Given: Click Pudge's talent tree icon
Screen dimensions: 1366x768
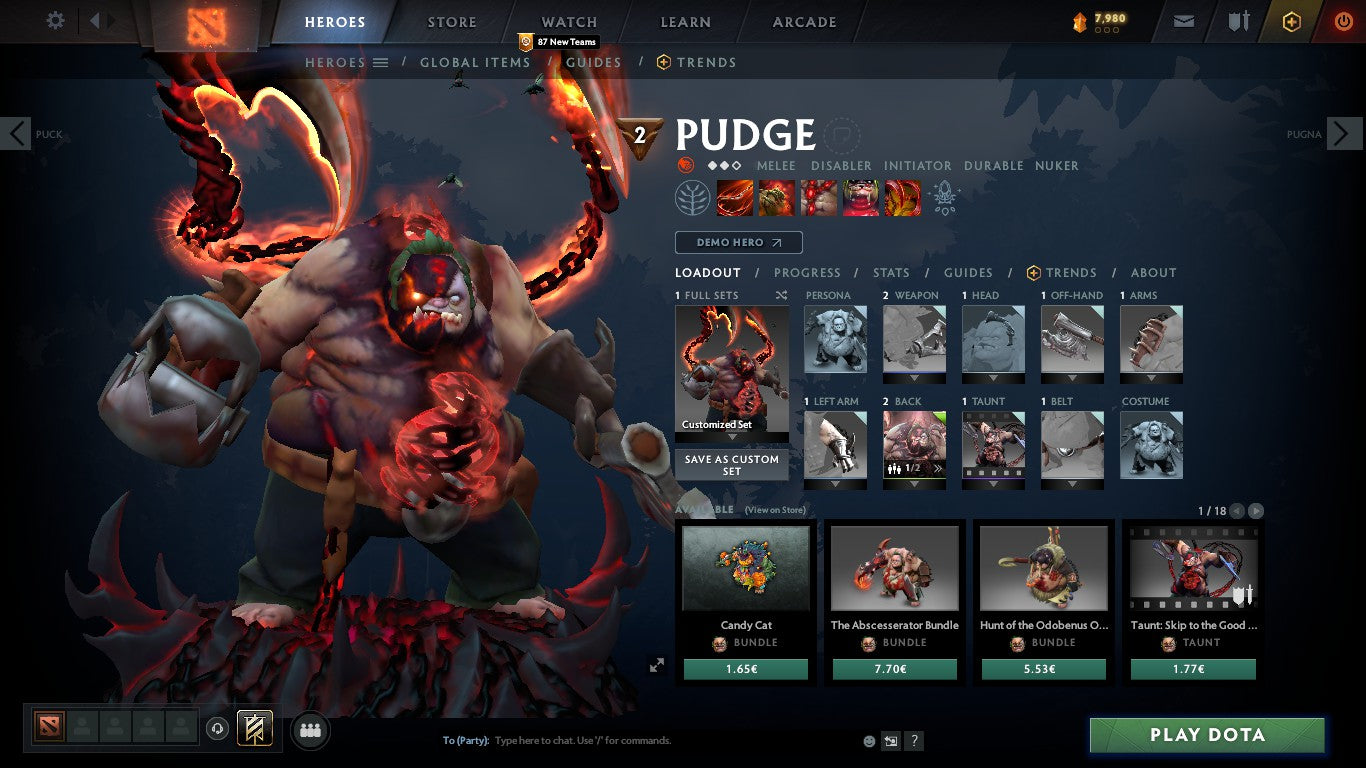Looking at the screenshot, I should [x=694, y=197].
